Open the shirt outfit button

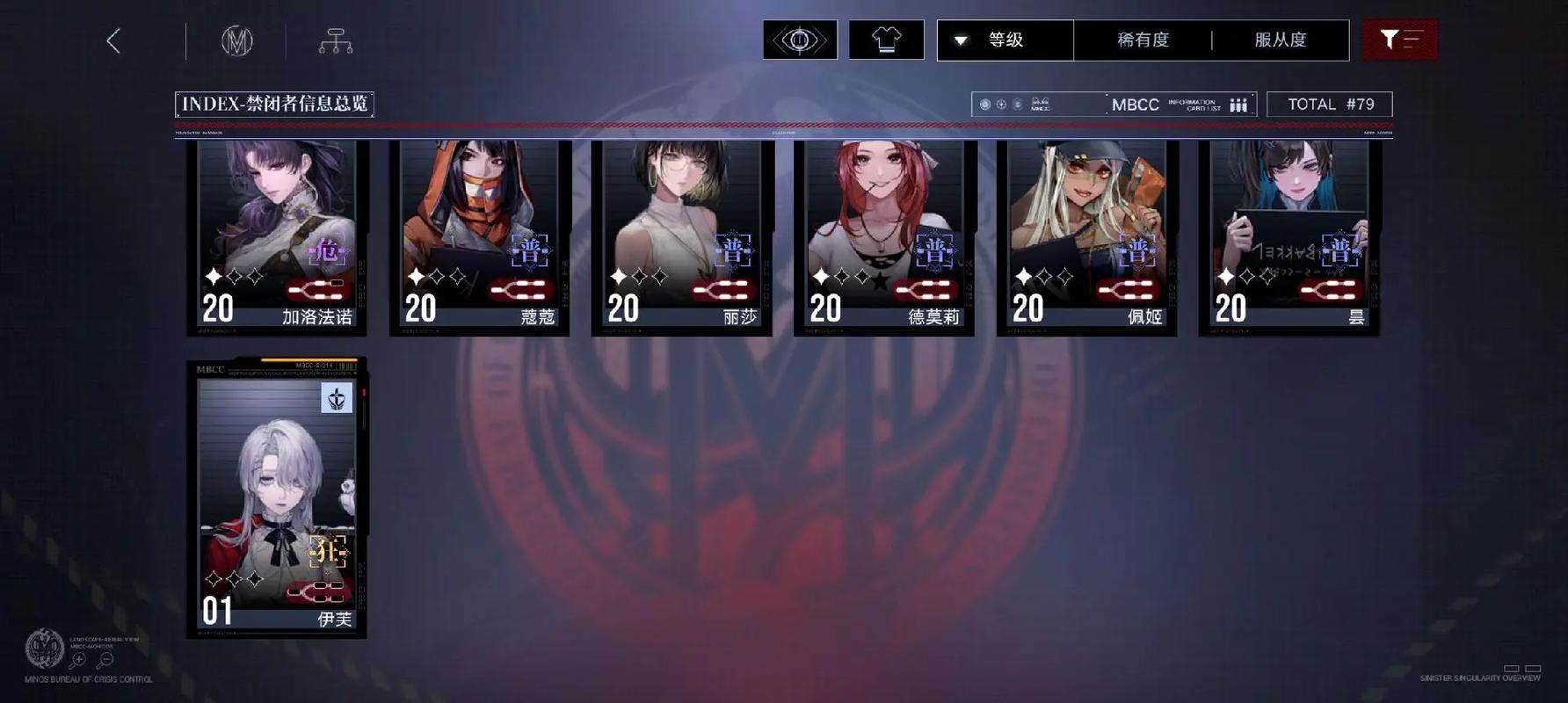click(886, 40)
